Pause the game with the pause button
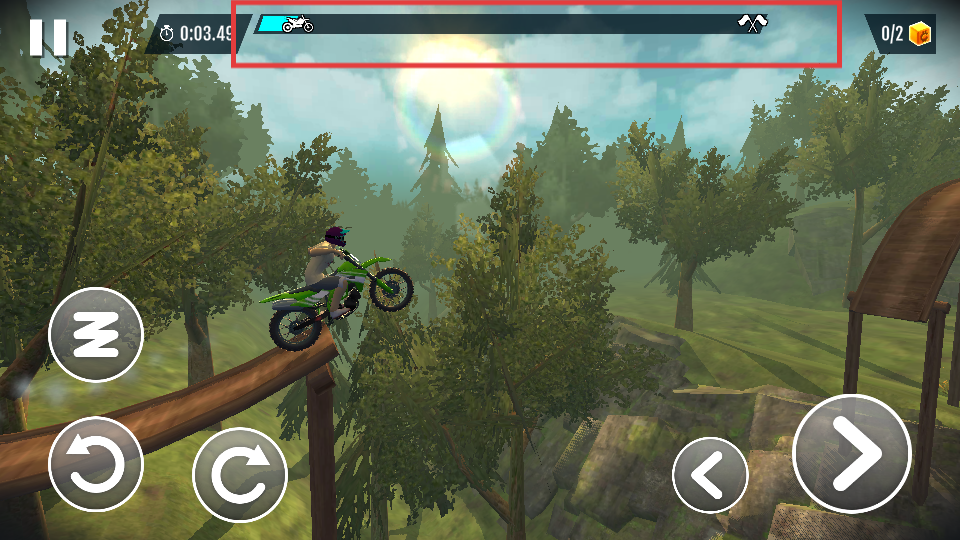Image resolution: width=960 pixels, height=540 pixels. coord(47,37)
